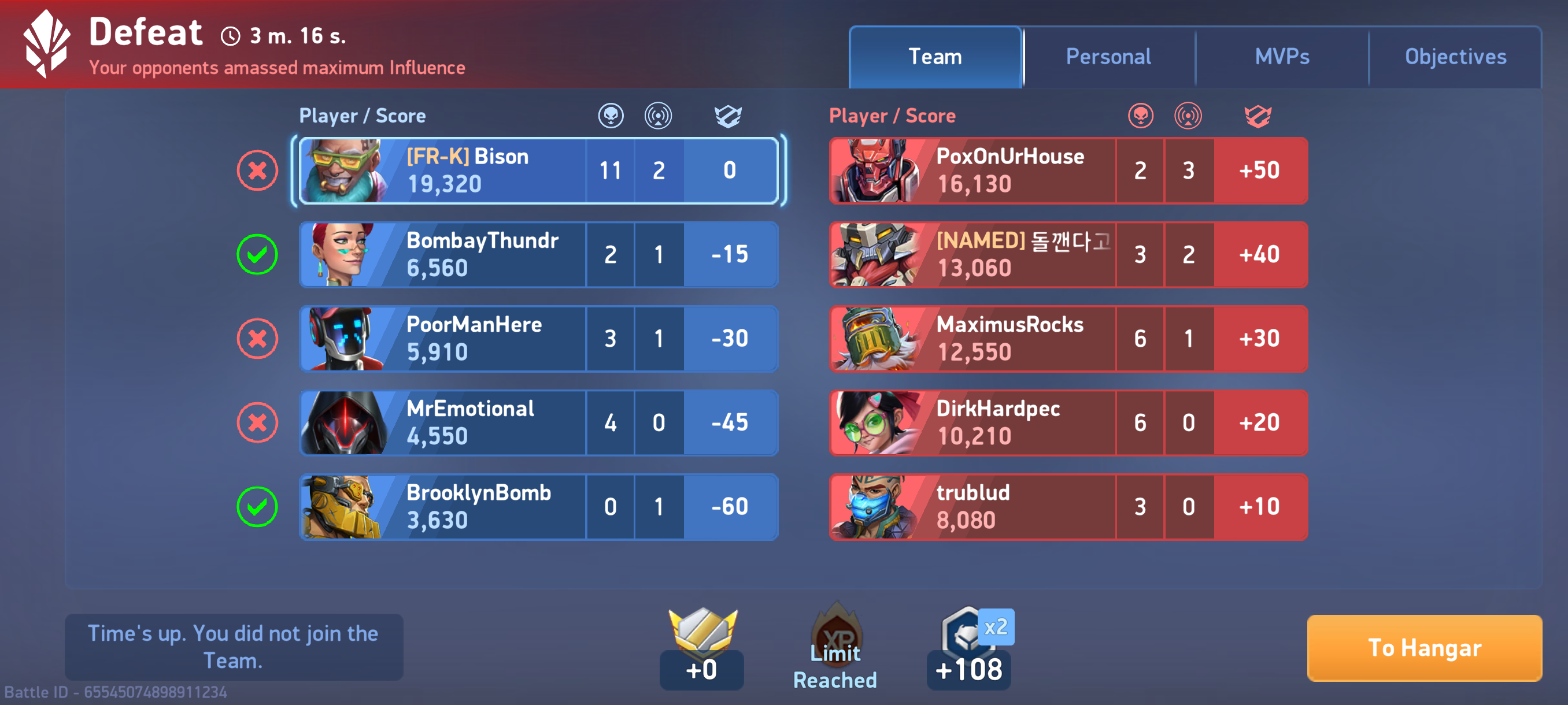1568x705 pixels.
Task: Select the Team tab
Action: [935, 57]
